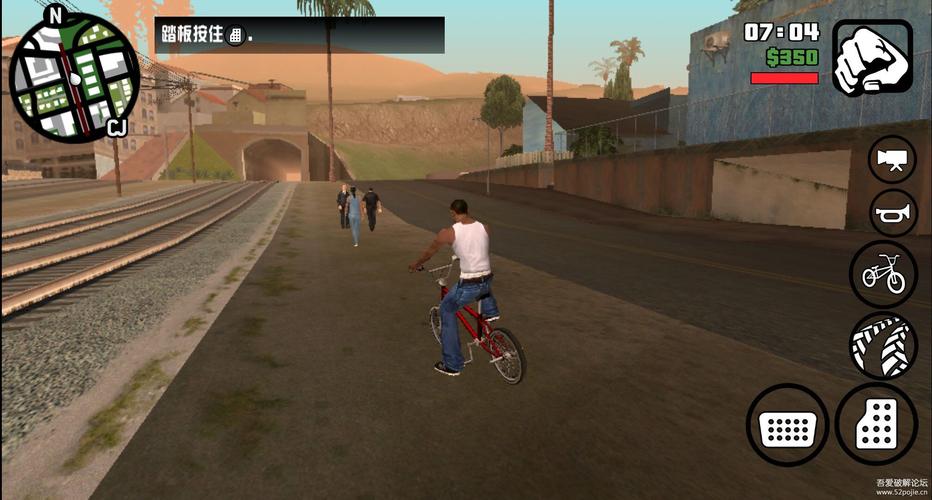Switch the camera view with the camera button

(x=891, y=159)
